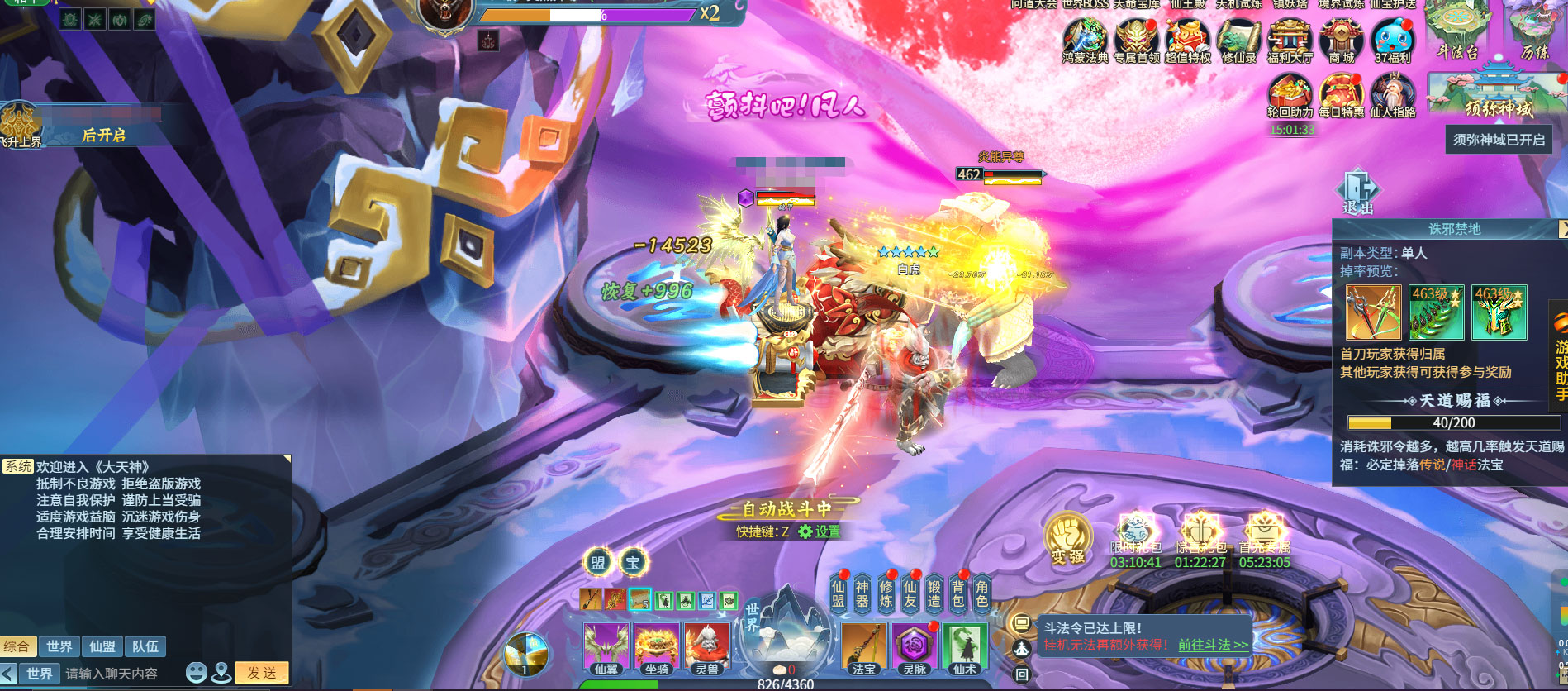
Task: Open the 仙术 green spellbook slot
Action: coord(965,648)
